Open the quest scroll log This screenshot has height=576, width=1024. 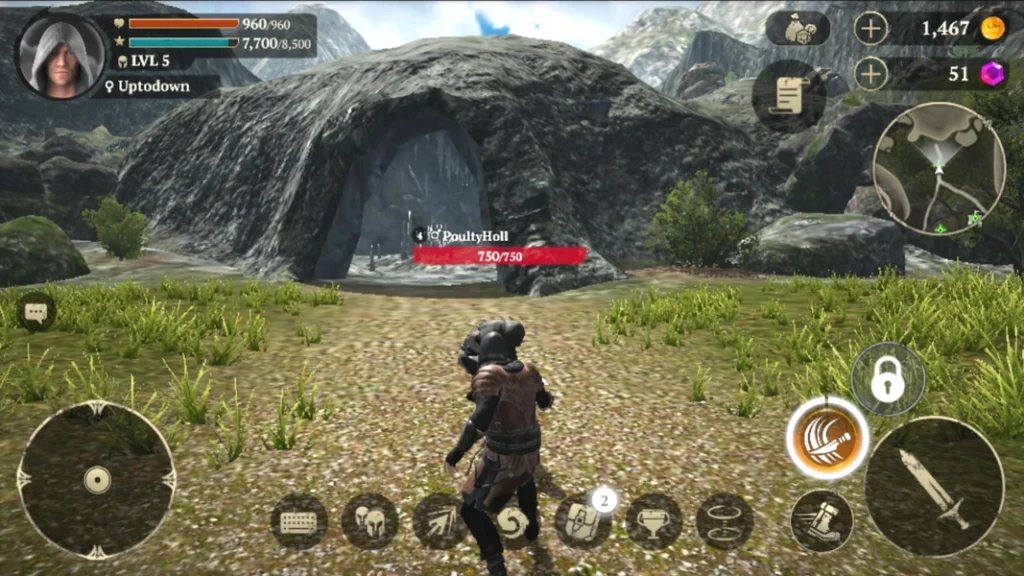(x=789, y=96)
